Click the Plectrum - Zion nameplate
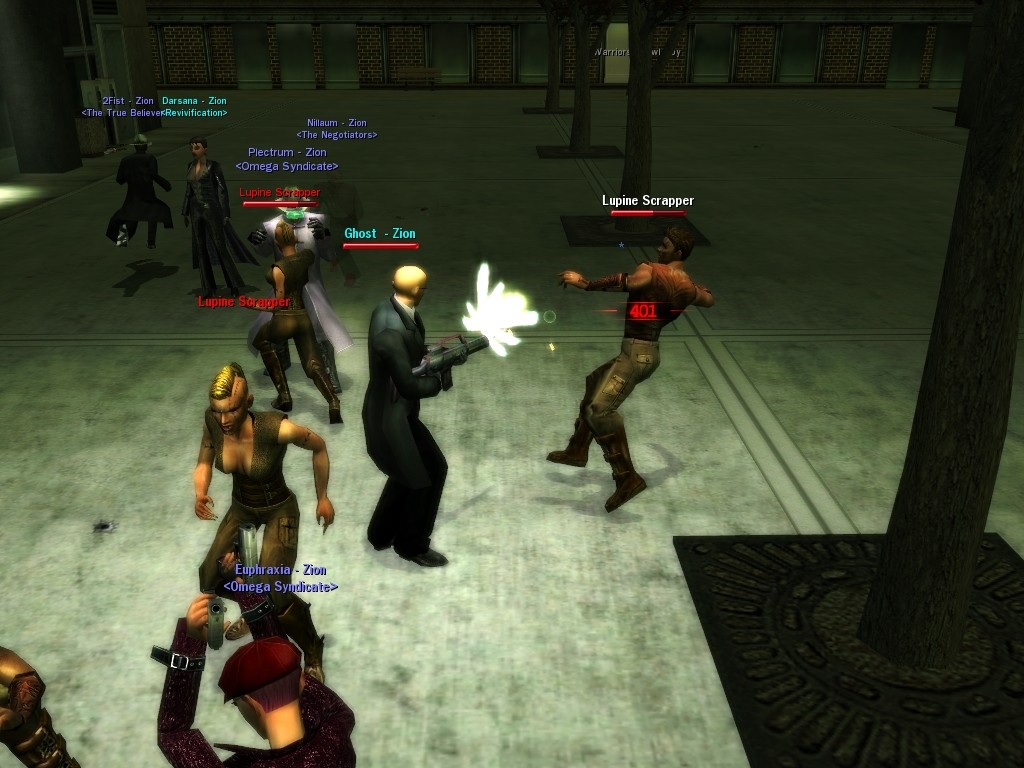This screenshot has width=1024, height=768. tap(287, 153)
